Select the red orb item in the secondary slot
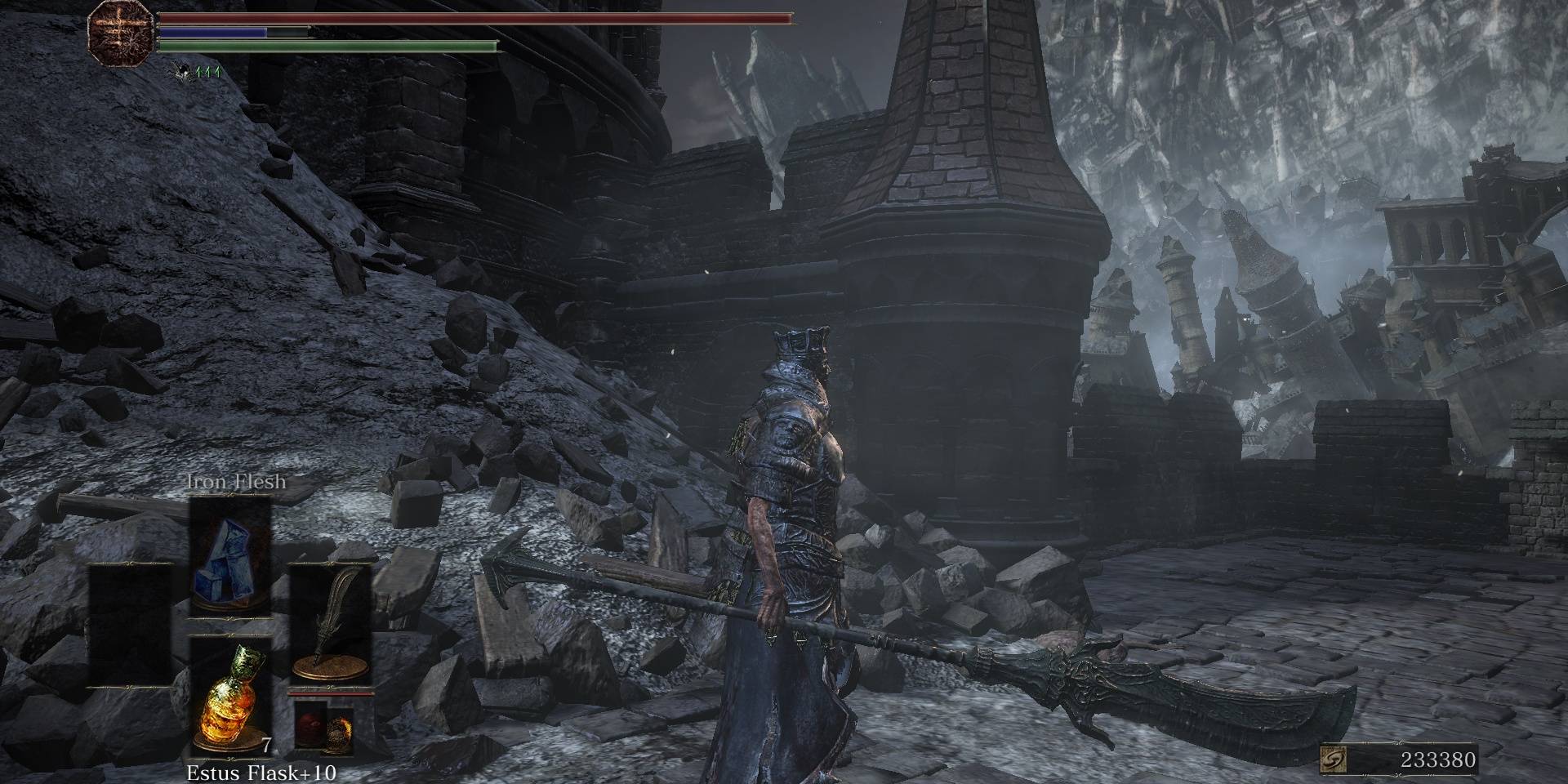Image resolution: width=1568 pixels, height=784 pixels. point(310,725)
